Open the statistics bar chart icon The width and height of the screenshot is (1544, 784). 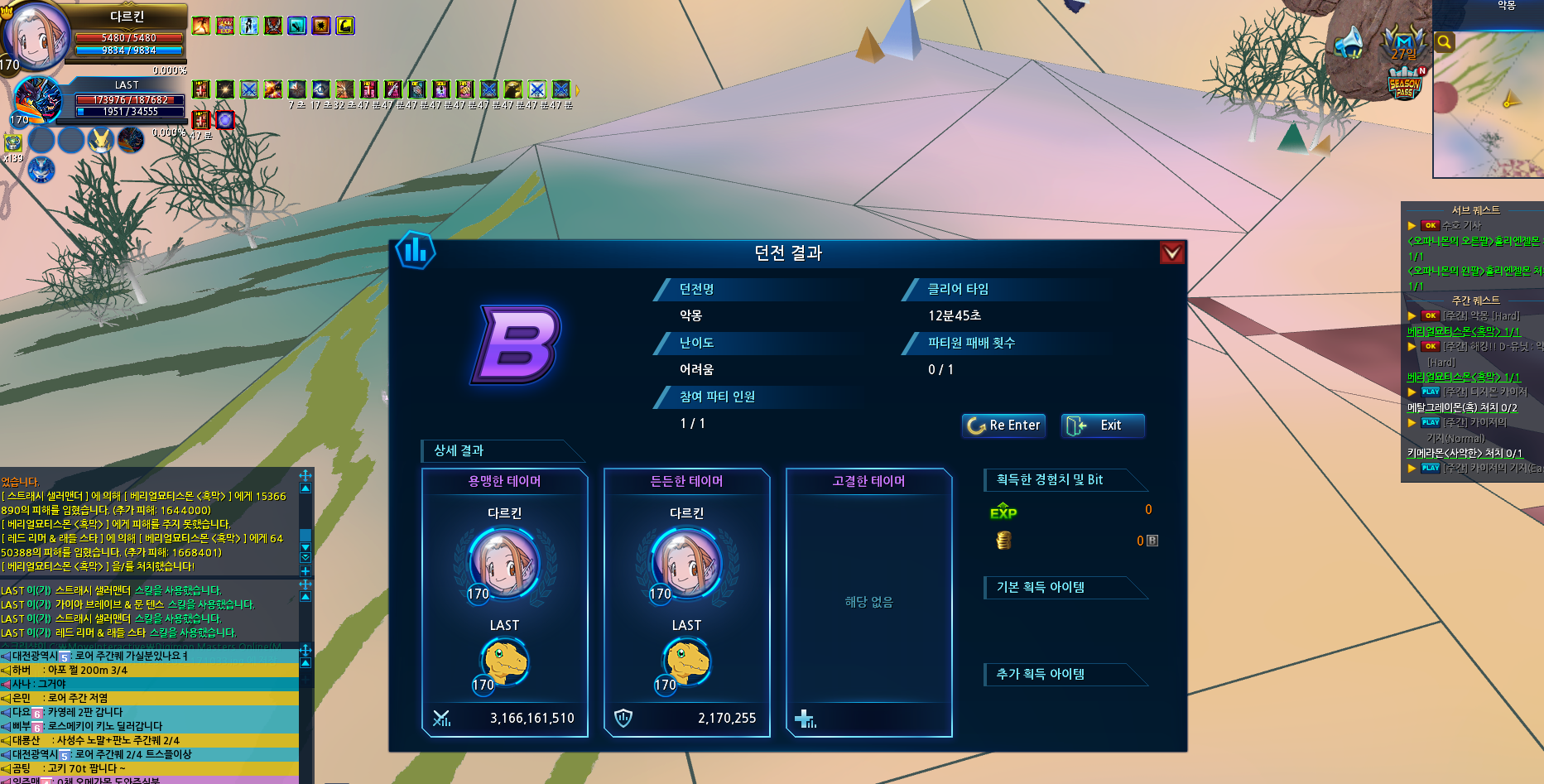[416, 249]
